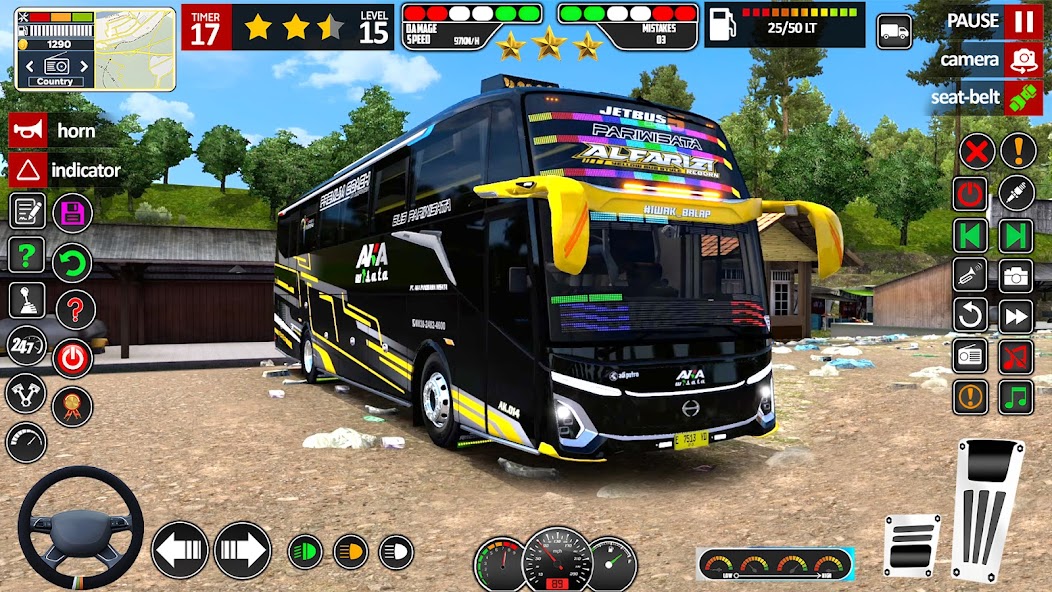Turn on the hazard indicator button
This screenshot has height=592, width=1052.
28,170
